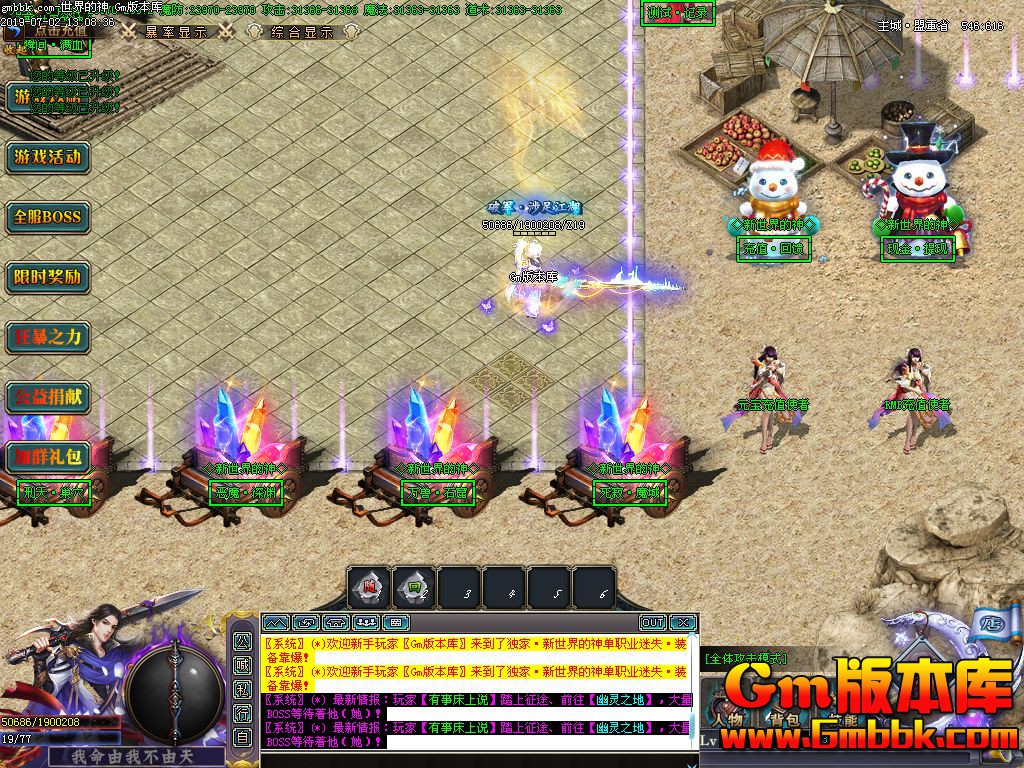Close the chat panel with the X button
This screenshot has width=1024, height=768.
click(x=682, y=622)
